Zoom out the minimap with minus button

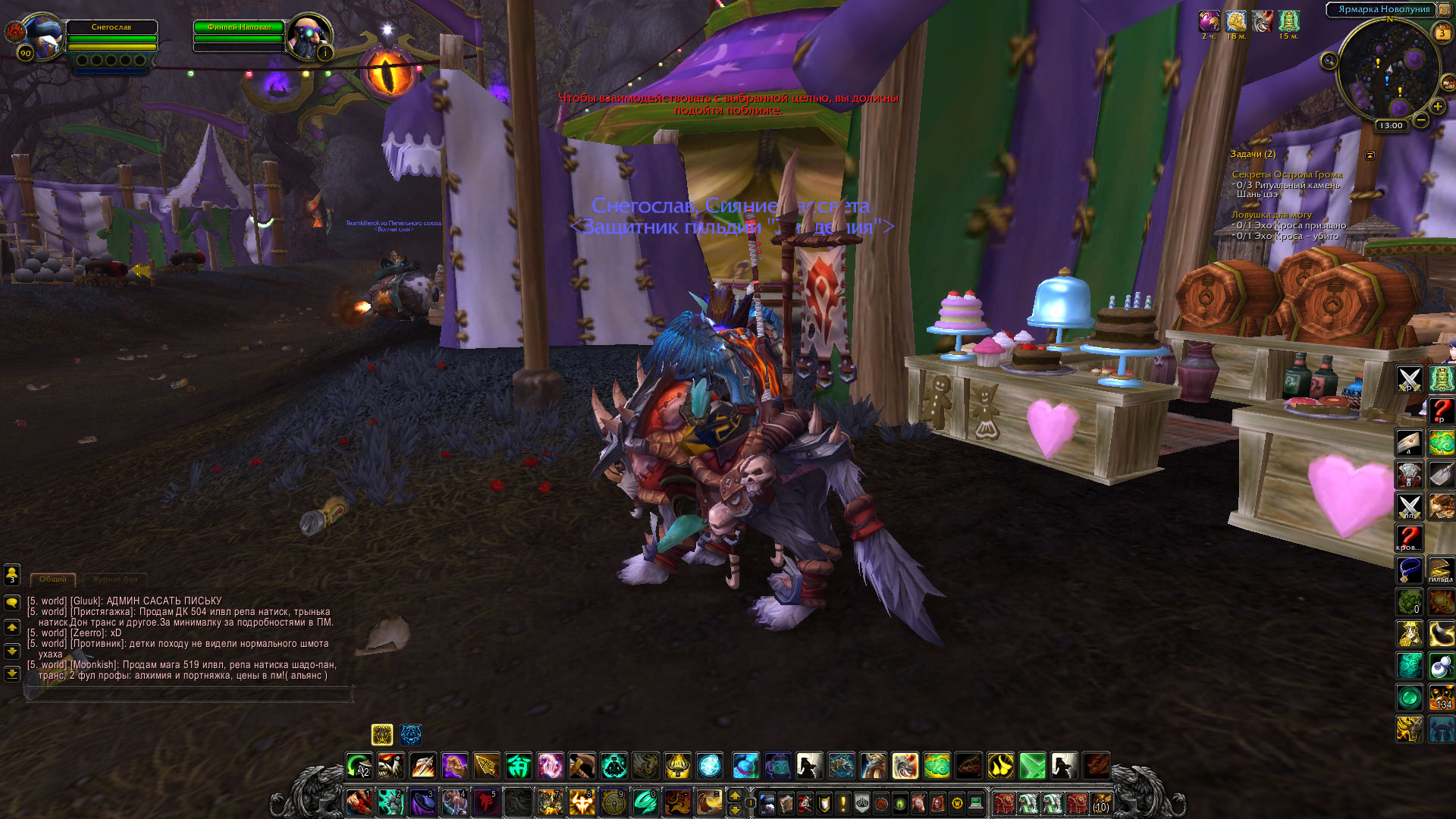coord(1421,120)
